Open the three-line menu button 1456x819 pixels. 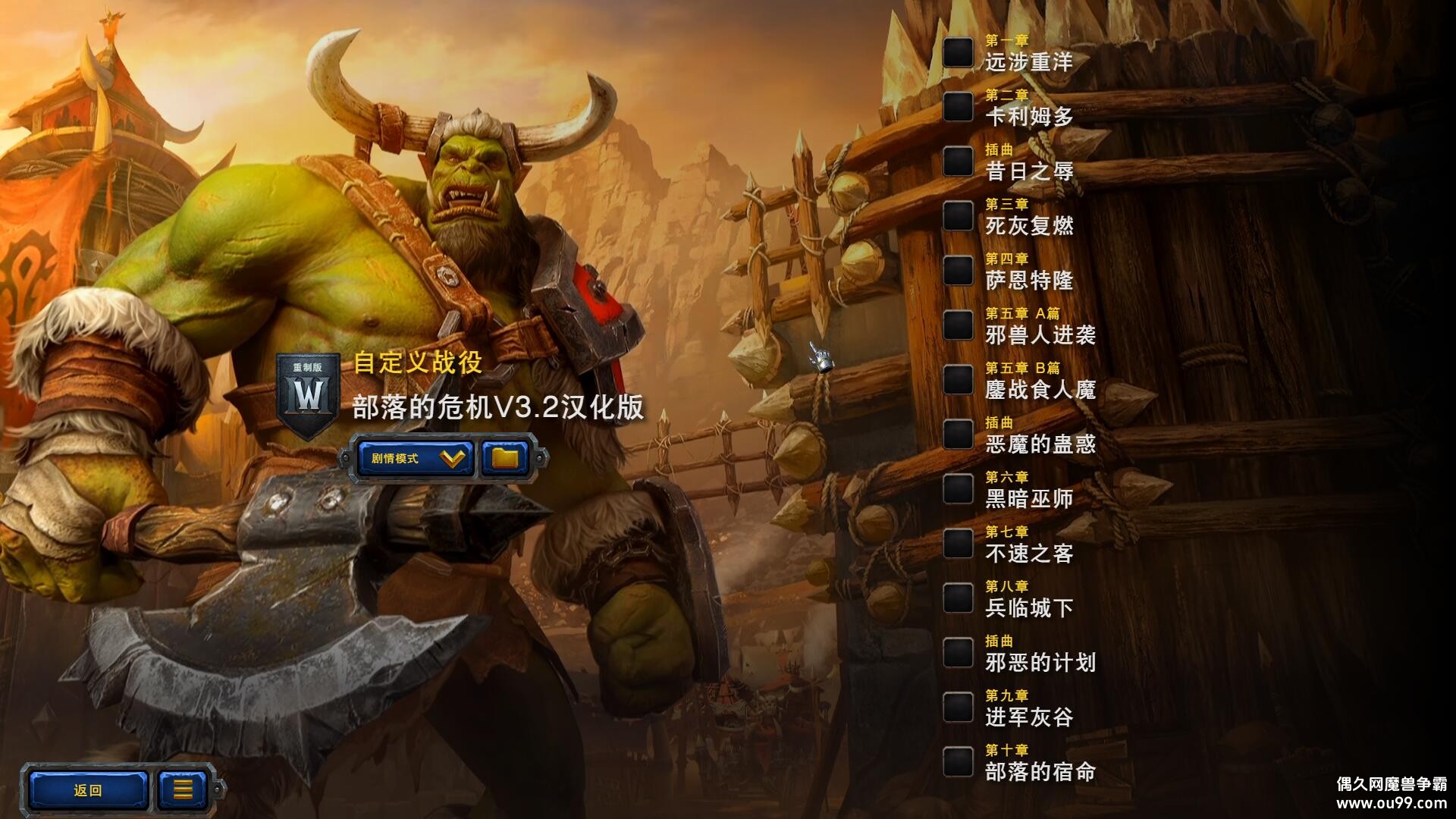pyautogui.click(x=183, y=790)
